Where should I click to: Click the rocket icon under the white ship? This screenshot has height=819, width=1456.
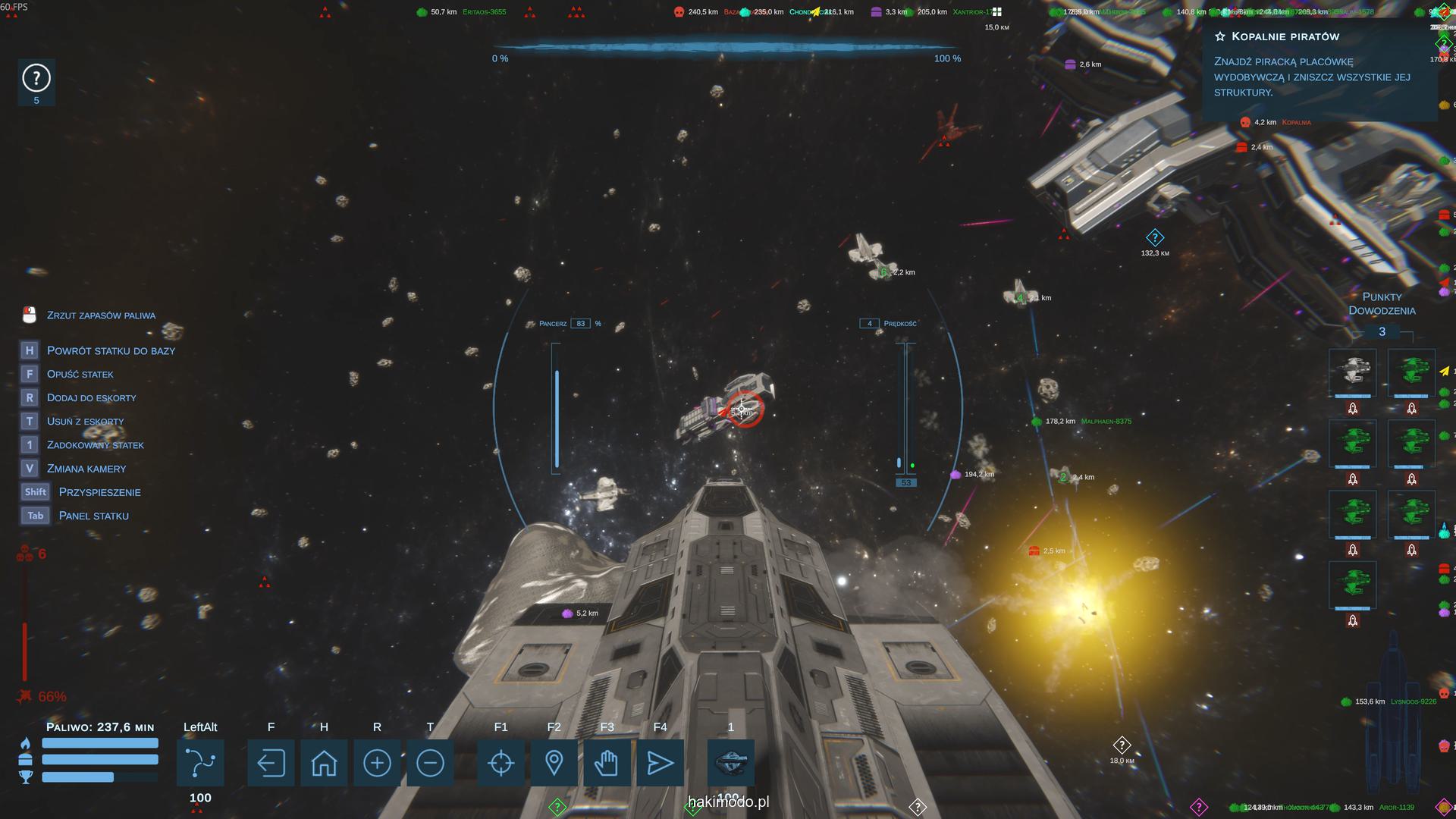point(1352,409)
